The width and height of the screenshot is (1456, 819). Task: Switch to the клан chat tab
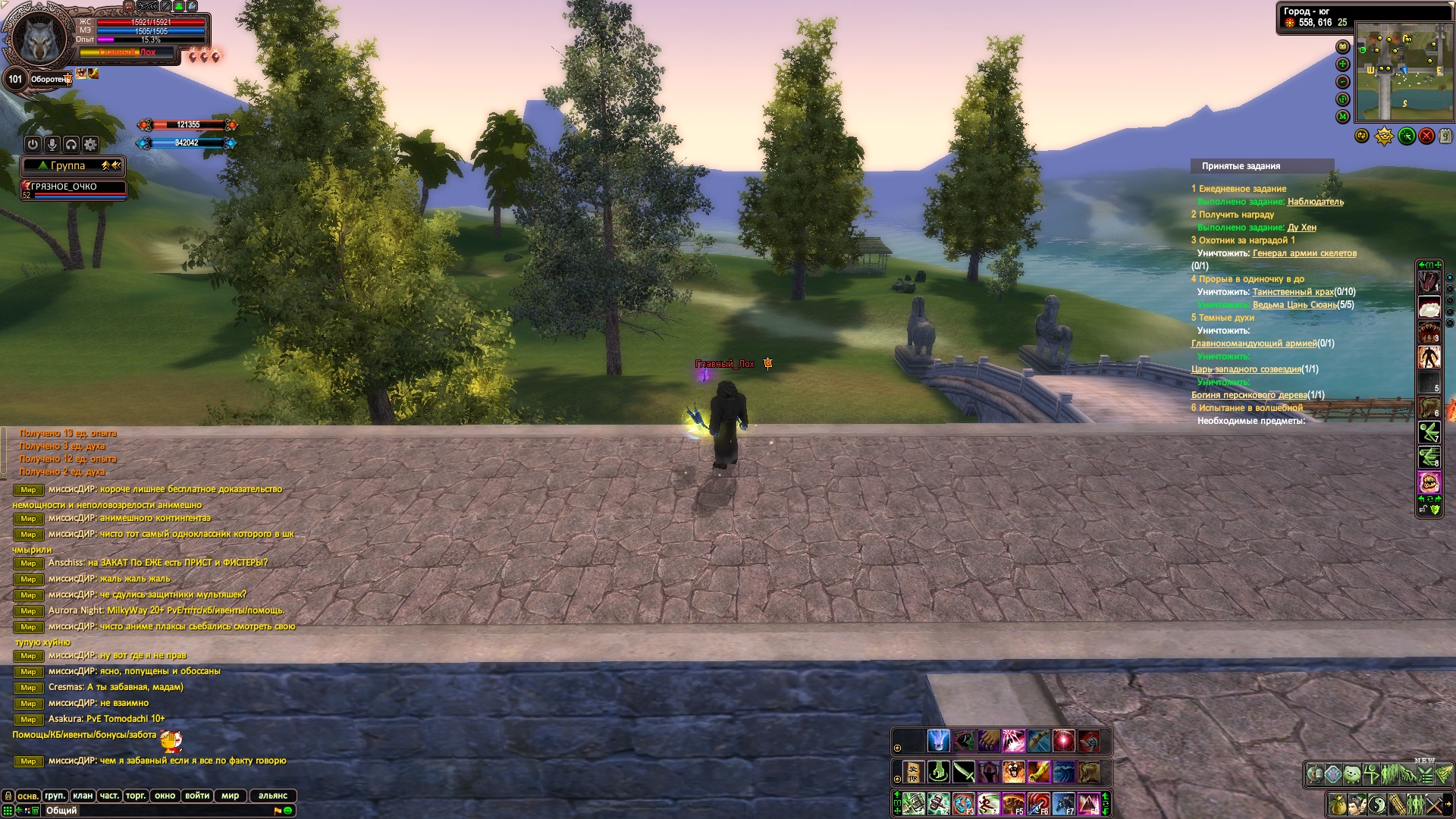pos(83,795)
